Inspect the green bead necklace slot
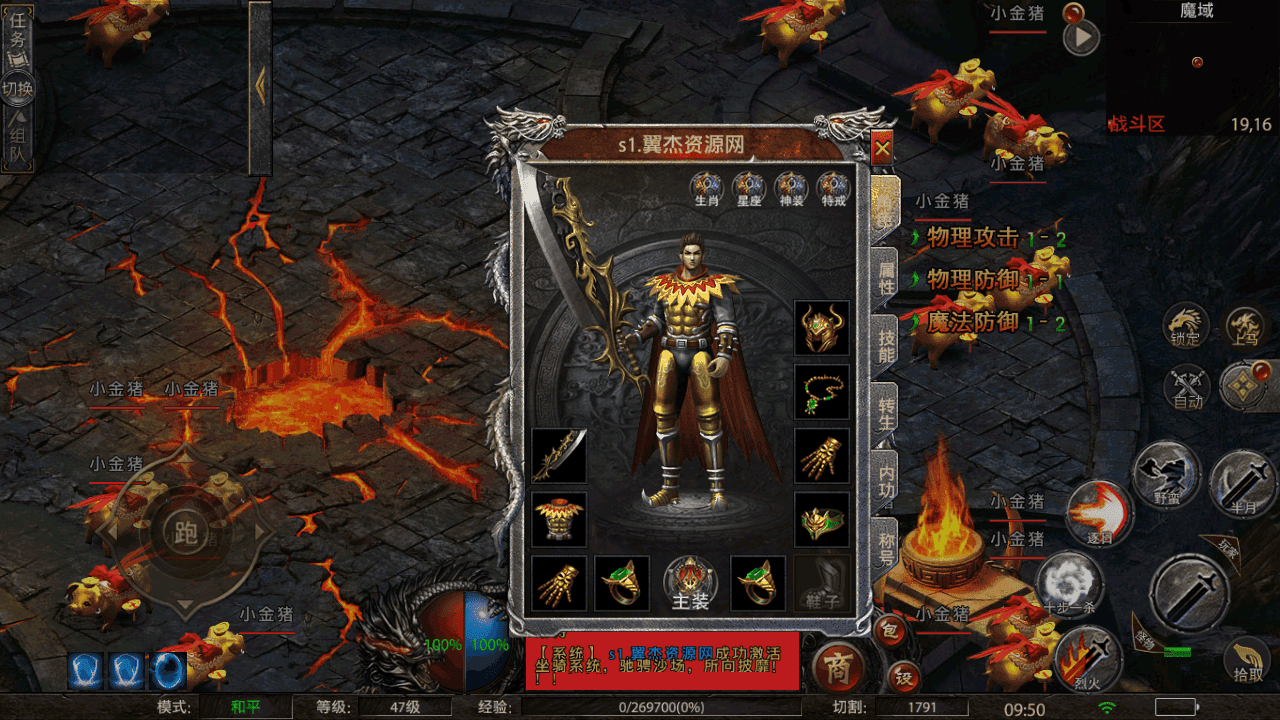1280x720 pixels. (x=822, y=392)
